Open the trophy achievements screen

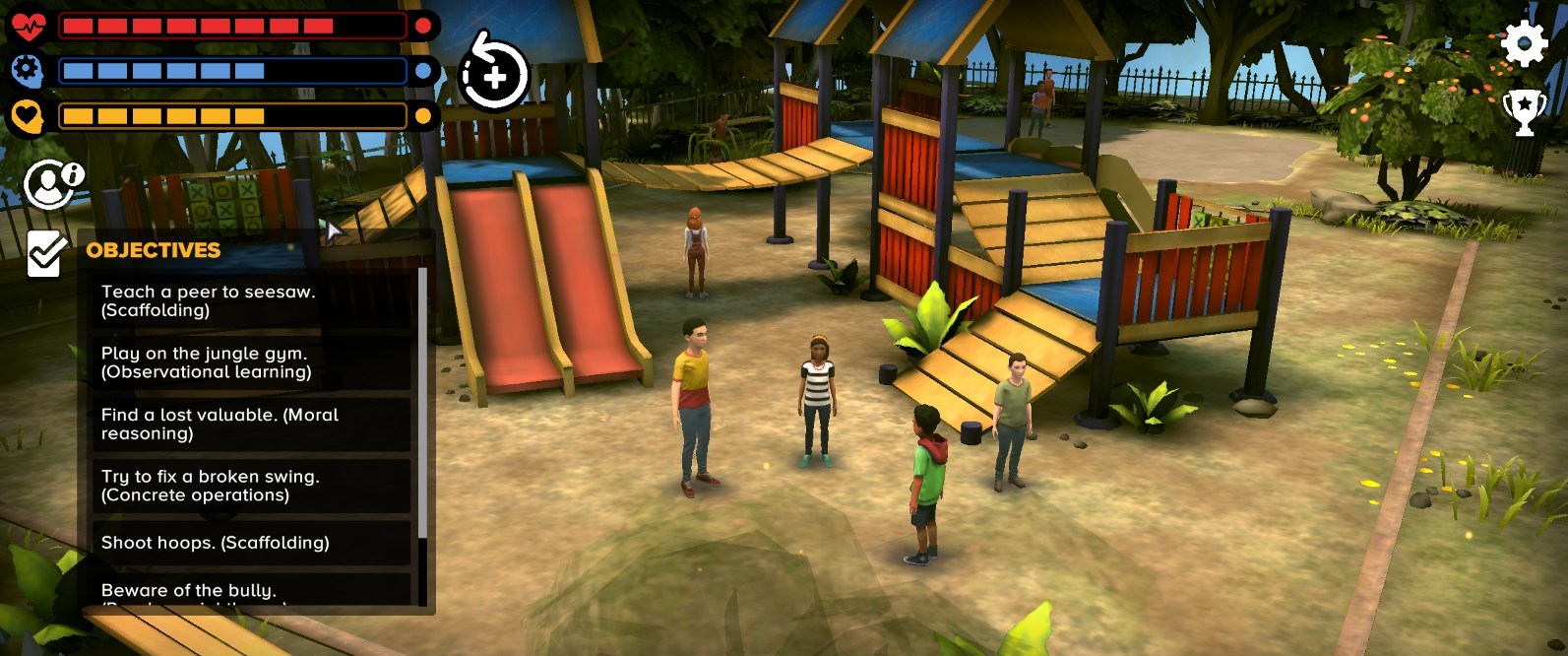click(x=1523, y=112)
